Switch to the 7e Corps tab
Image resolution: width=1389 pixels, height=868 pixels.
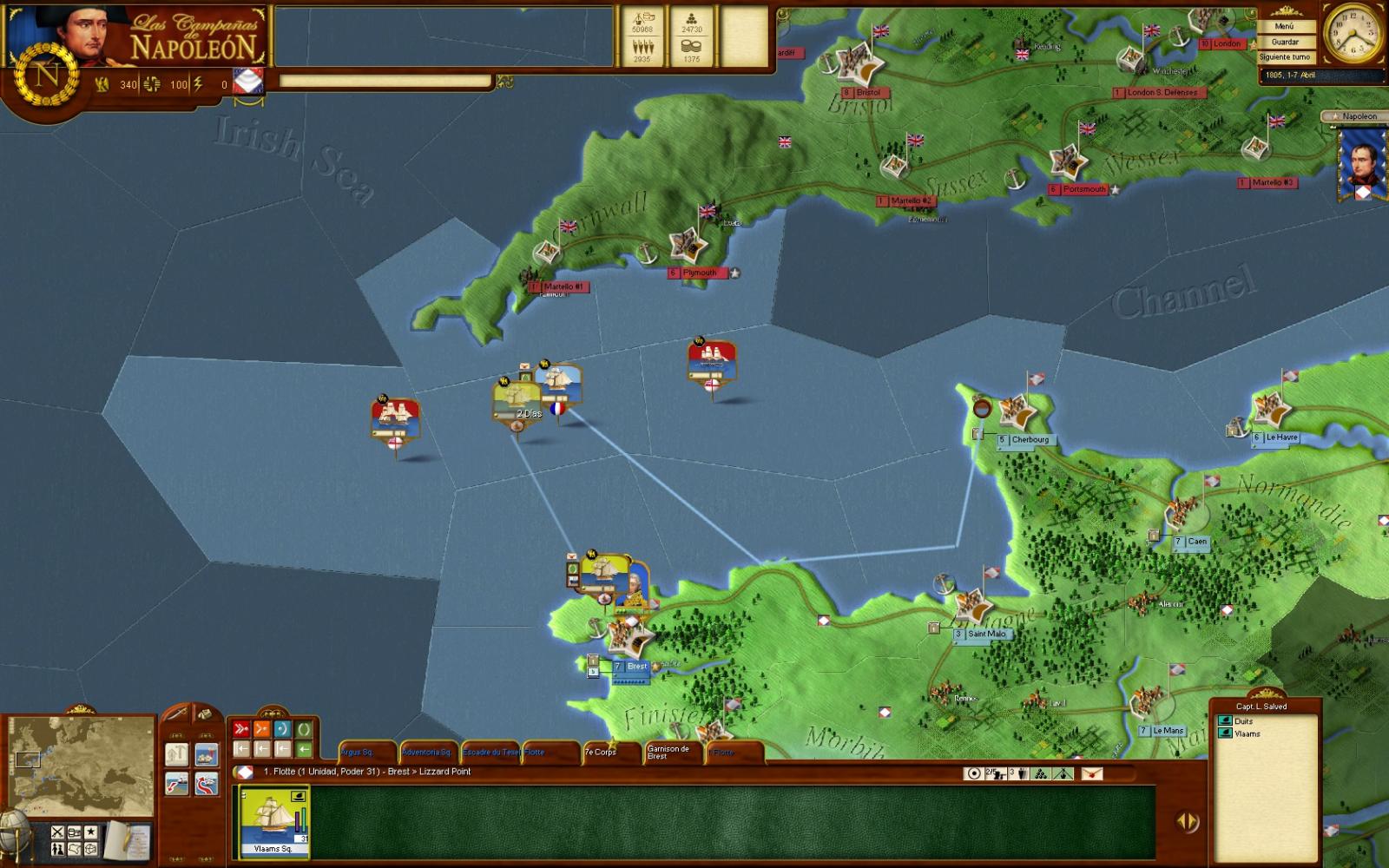(600, 753)
